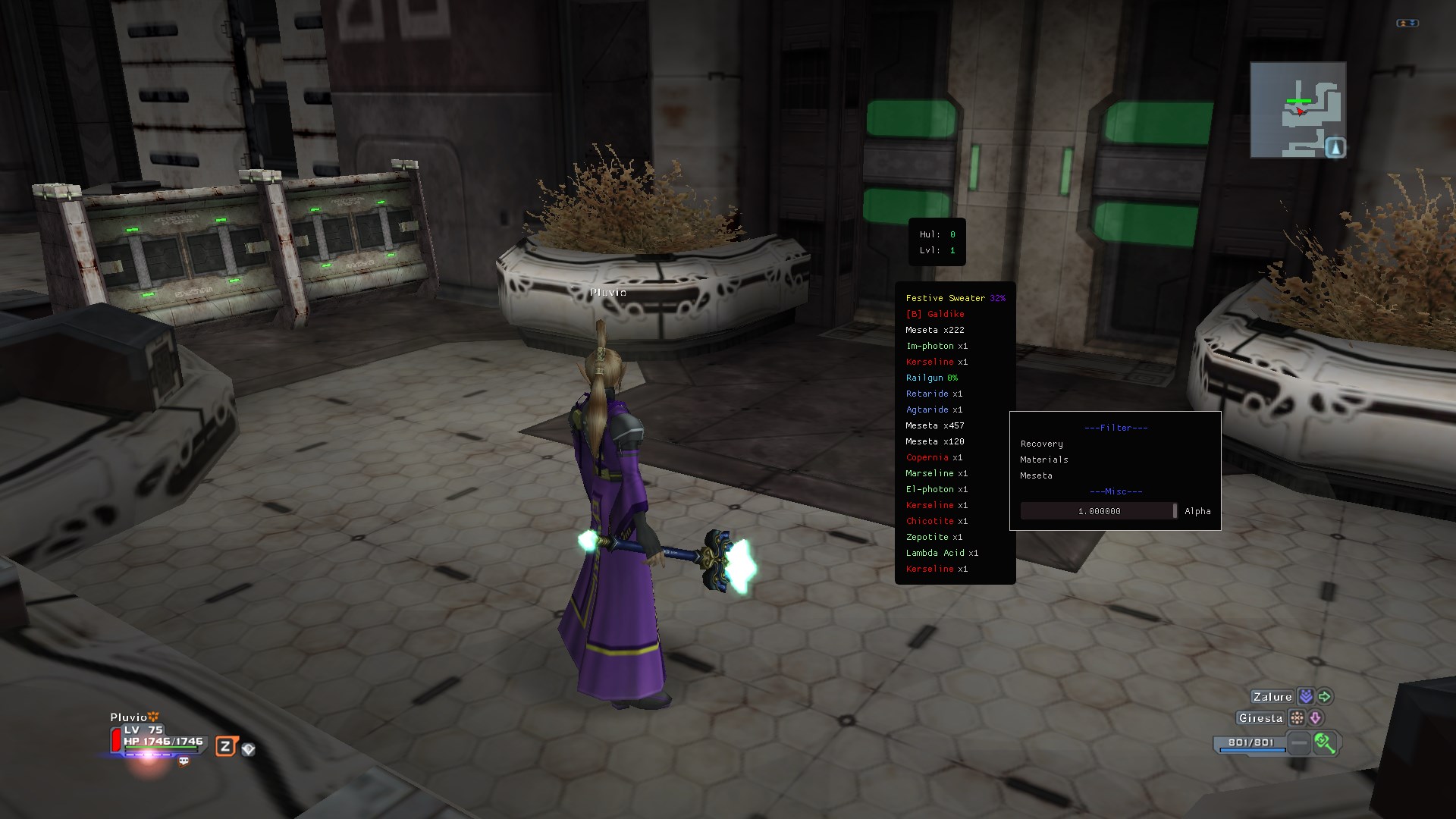Select the Meseta x457 row
Screen dimensions: 1456x819
click(x=934, y=425)
